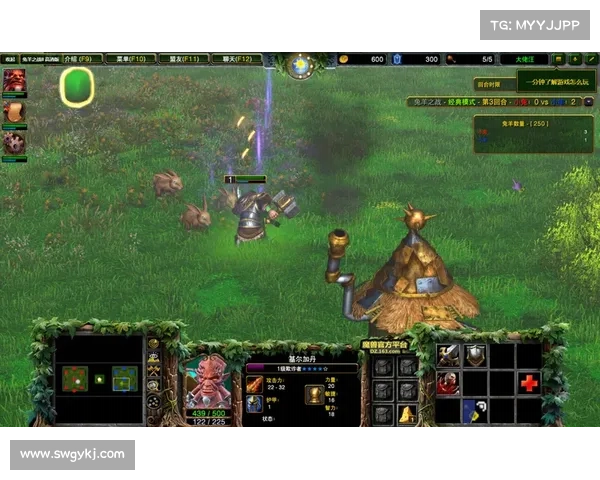
Task: Click the glowing green rune button
Action: [76, 88]
